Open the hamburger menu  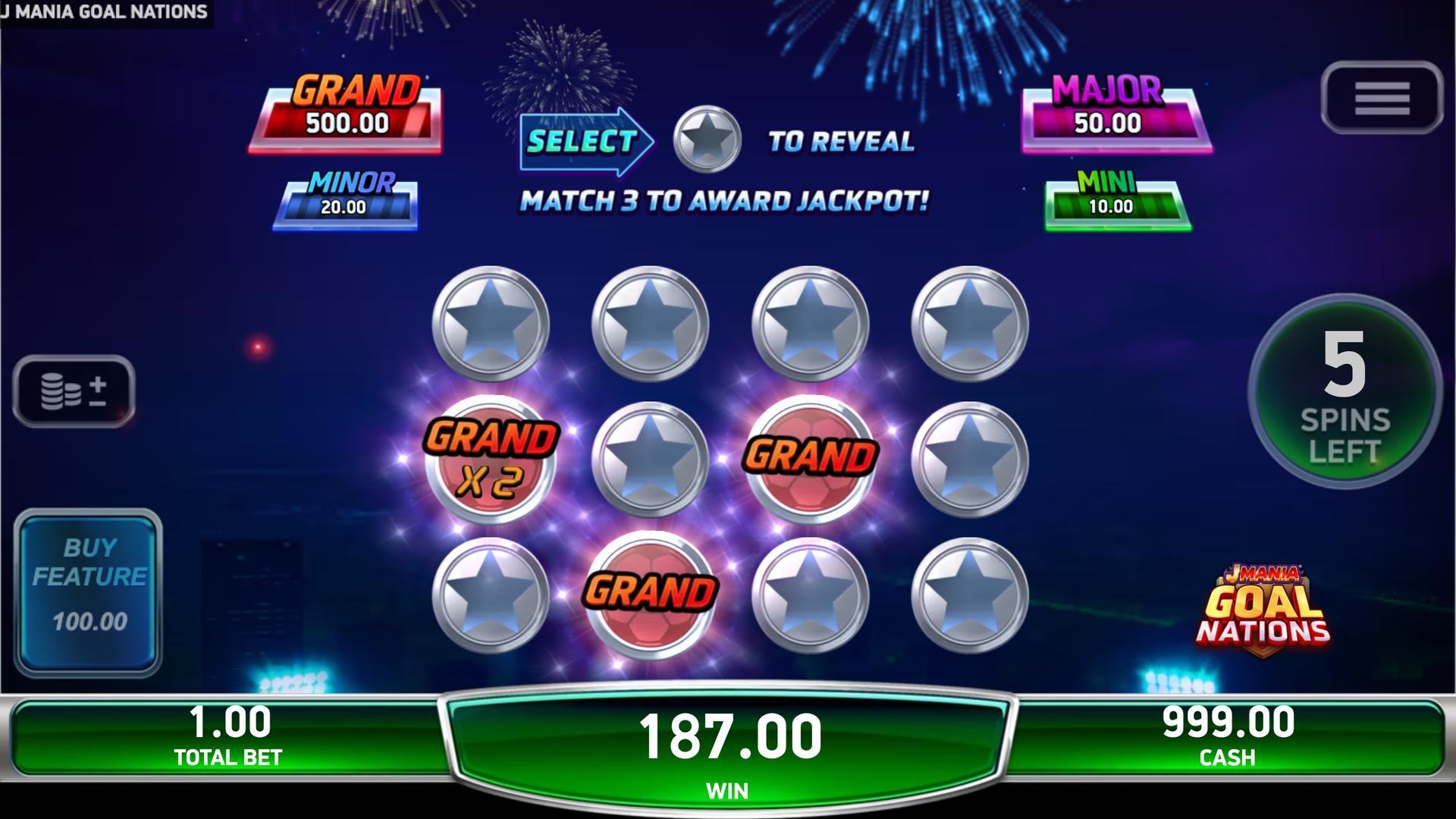(1381, 99)
